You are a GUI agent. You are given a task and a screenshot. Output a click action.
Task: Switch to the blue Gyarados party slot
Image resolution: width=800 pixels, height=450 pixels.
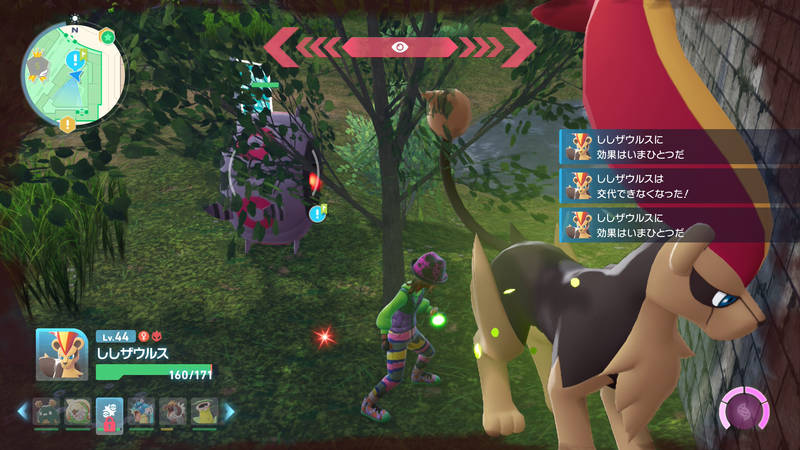(x=141, y=411)
